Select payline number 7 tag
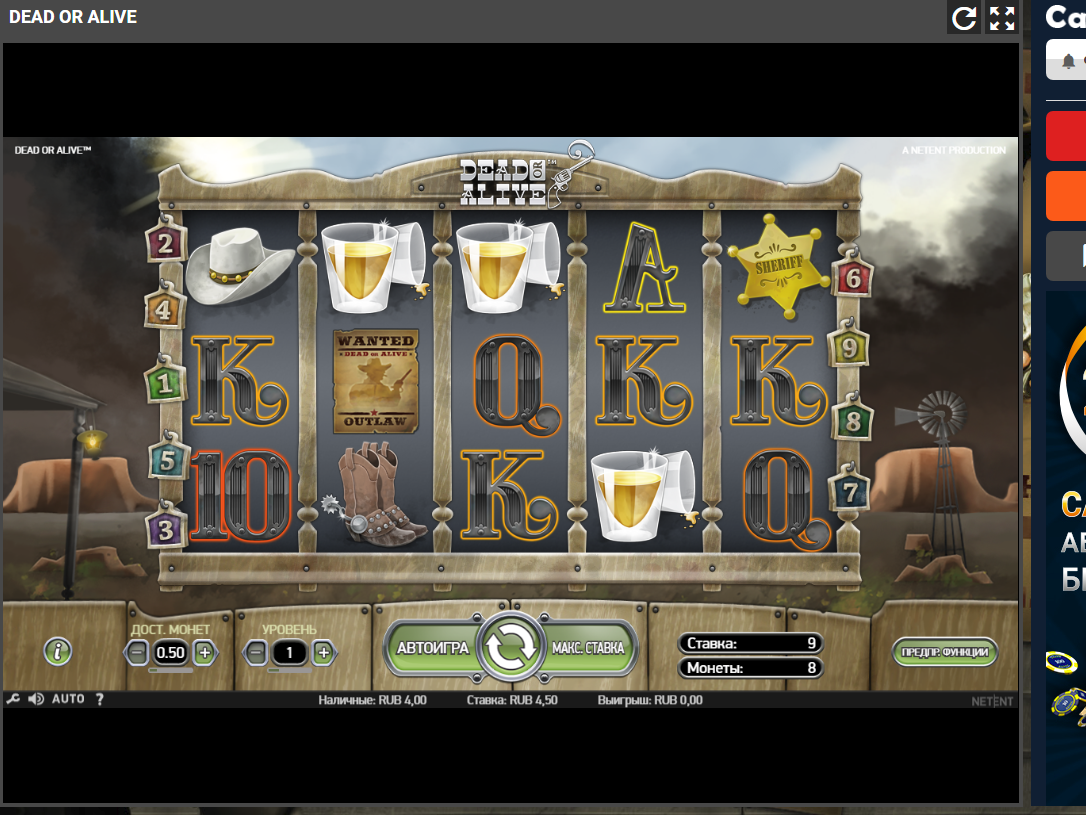The image size is (1086, 815). tap(850, 492)
